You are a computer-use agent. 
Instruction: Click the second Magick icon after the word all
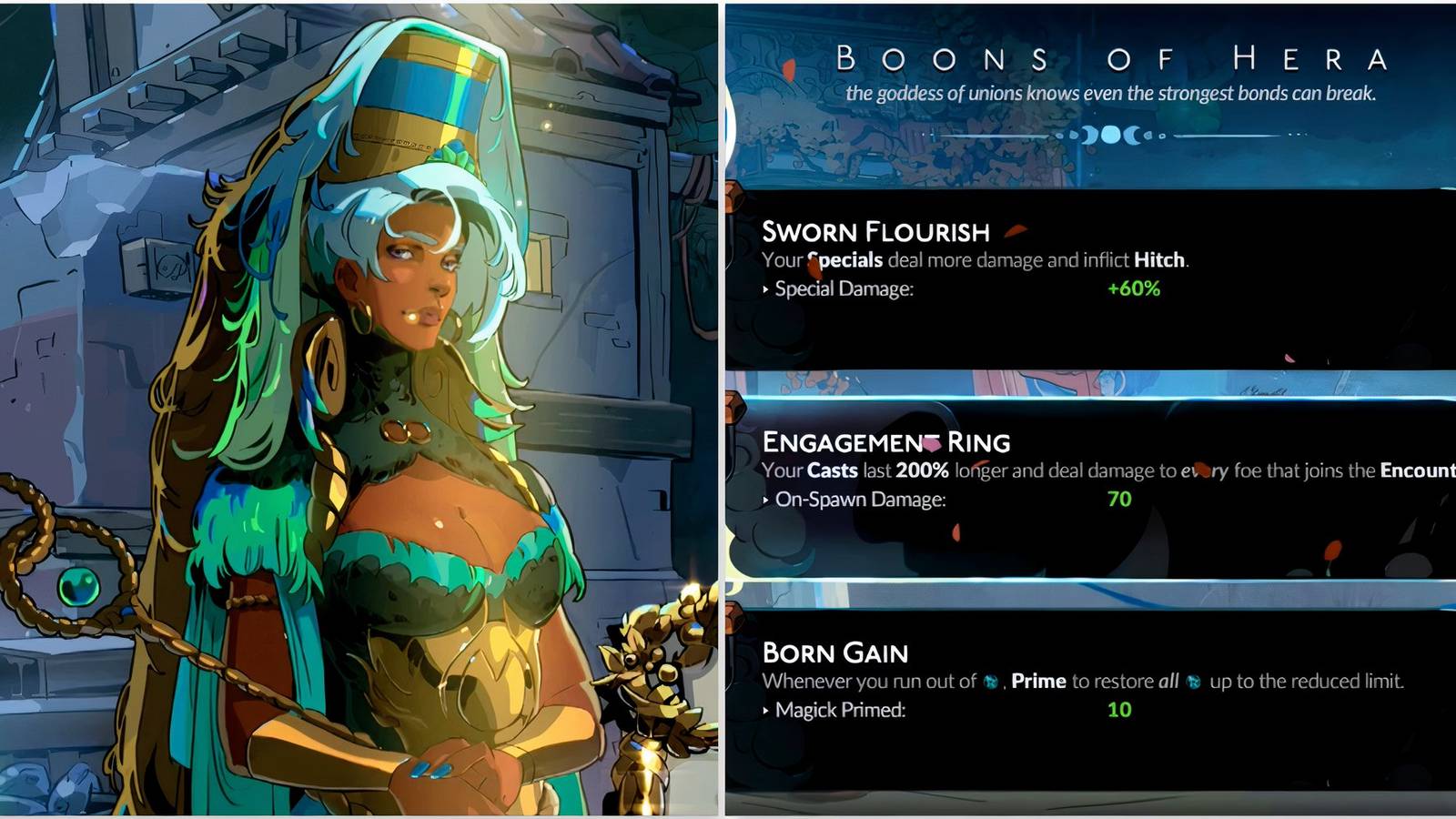pyautogui.click(x=1193, y=681)
